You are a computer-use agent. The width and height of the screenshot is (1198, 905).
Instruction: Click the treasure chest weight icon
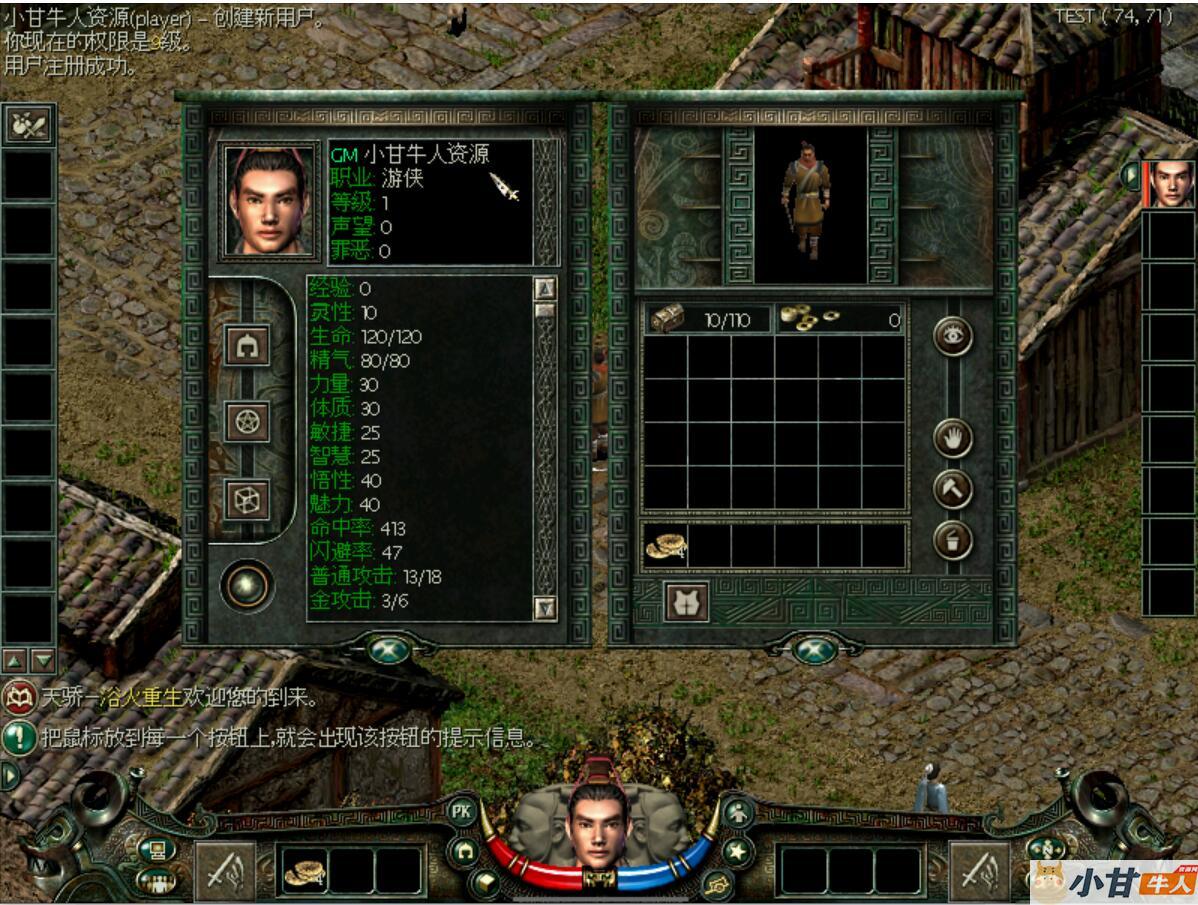click(667, 319)
